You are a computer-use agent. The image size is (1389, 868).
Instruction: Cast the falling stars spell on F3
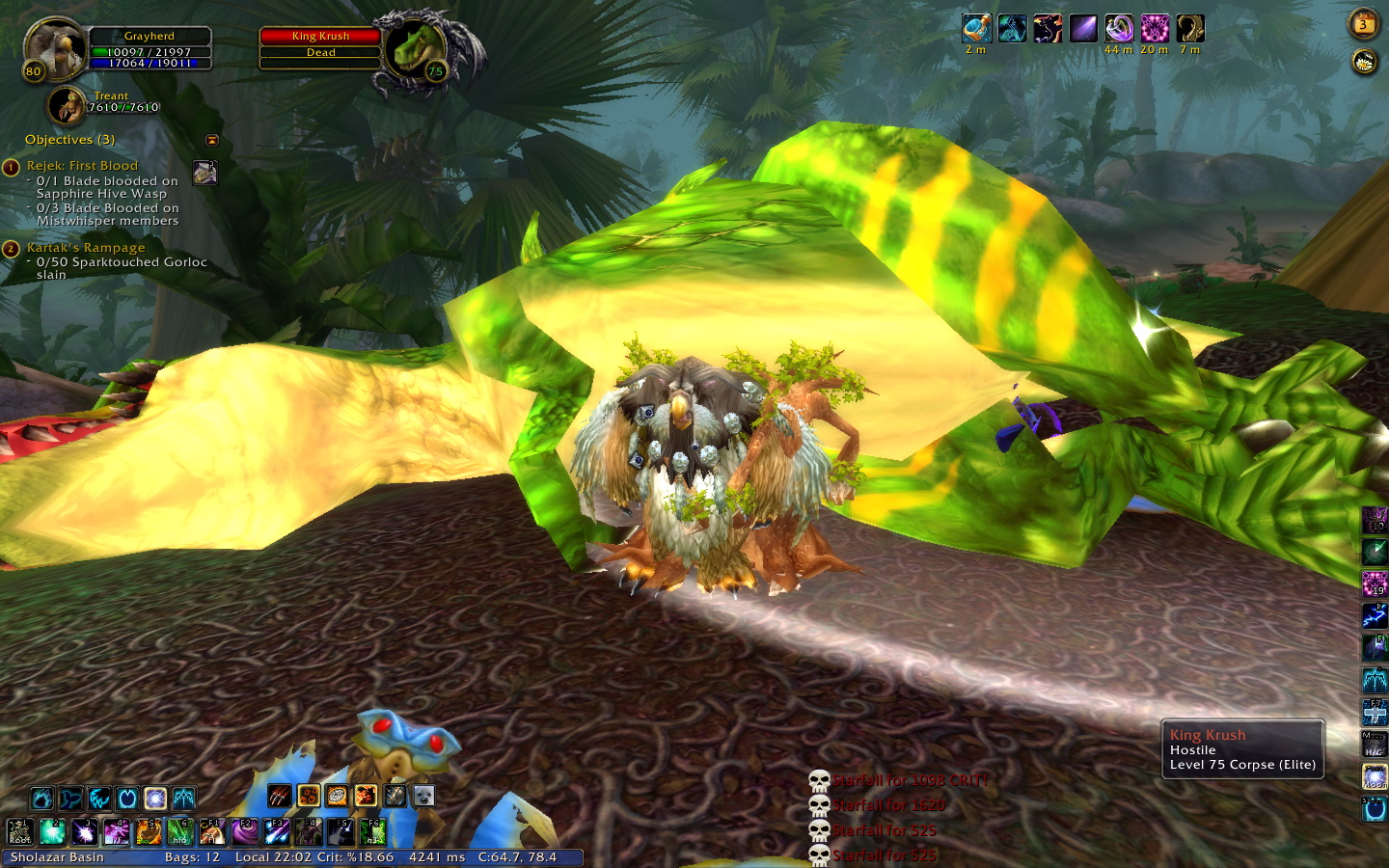276,831
